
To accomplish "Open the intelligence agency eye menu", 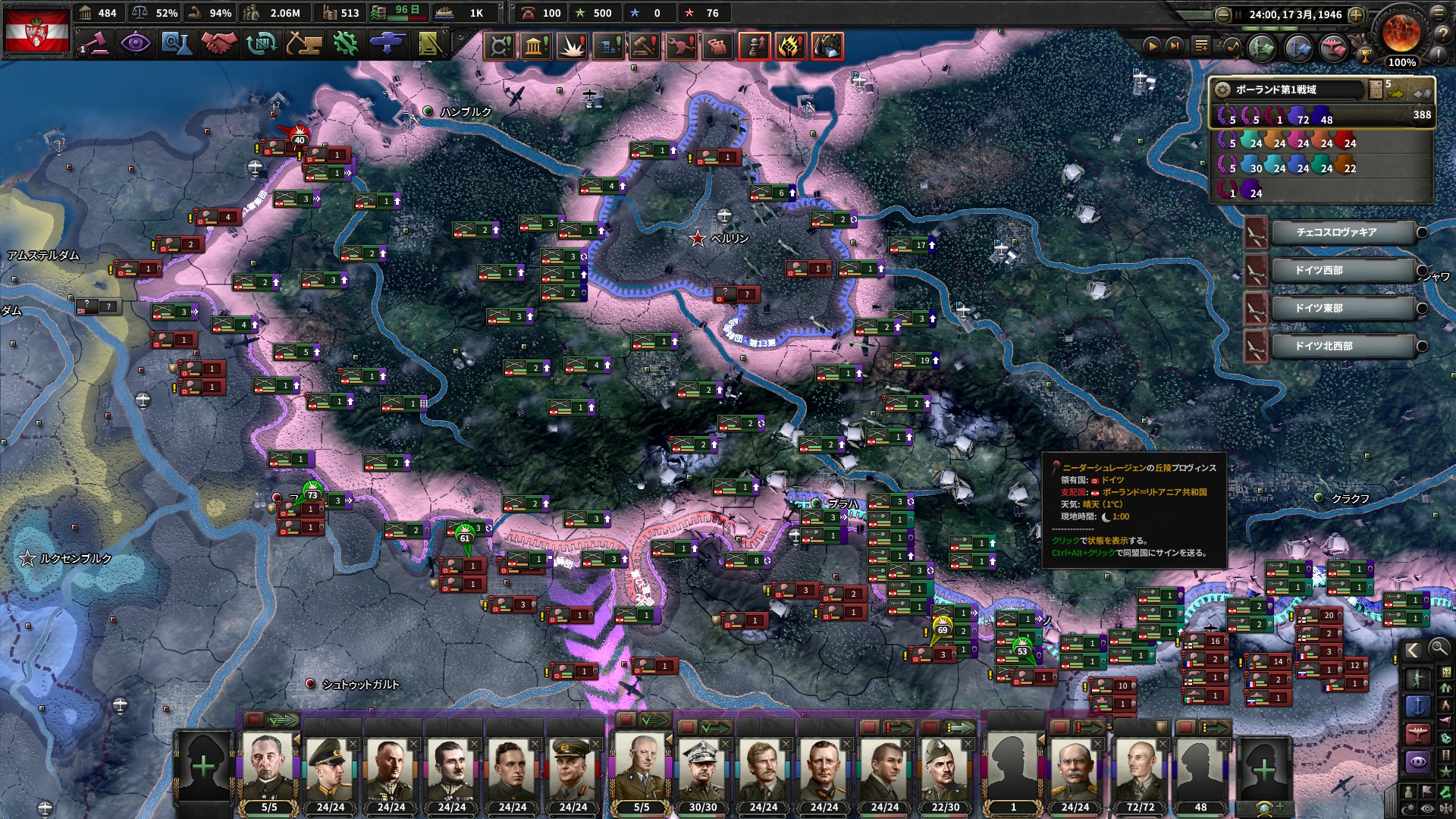I will pos(136,44).
